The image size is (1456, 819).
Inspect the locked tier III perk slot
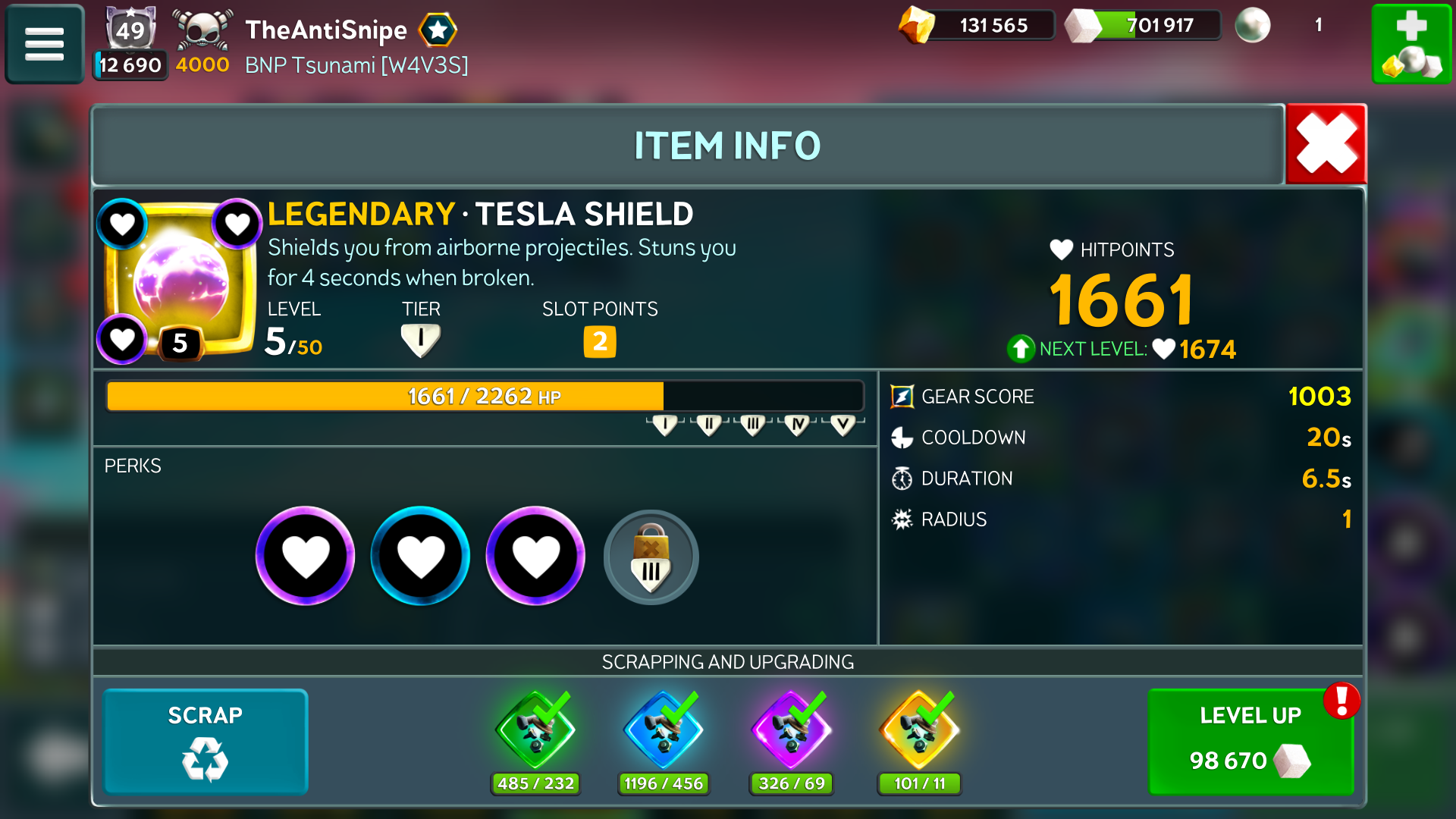pyautogui.click(x=651, y=557)
